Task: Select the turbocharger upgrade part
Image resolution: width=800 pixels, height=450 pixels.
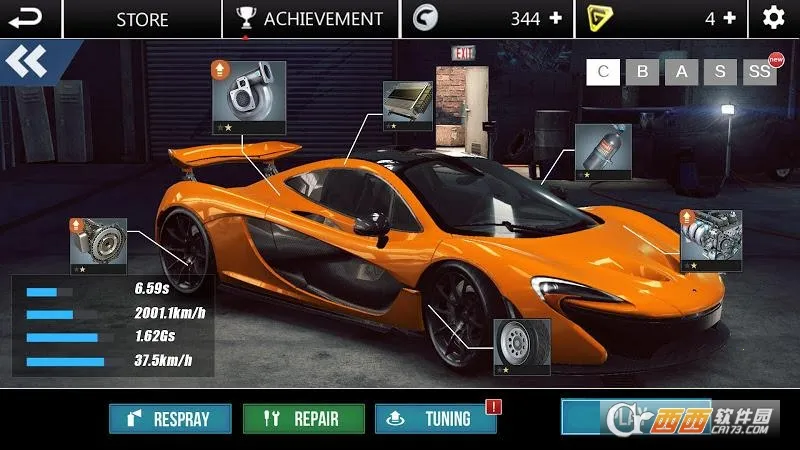Action: point(248,97)
